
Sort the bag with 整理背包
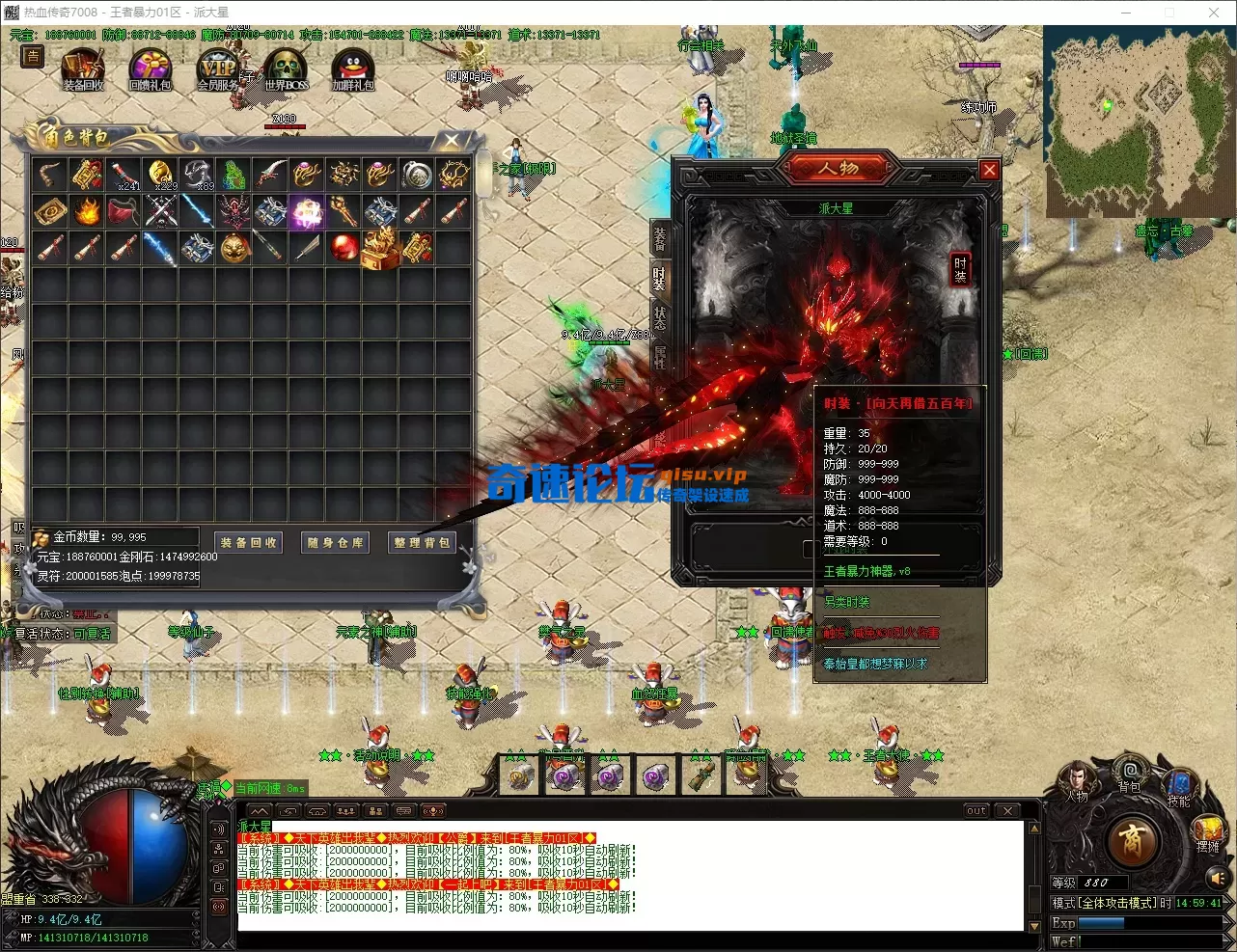(x=422, y=542)
